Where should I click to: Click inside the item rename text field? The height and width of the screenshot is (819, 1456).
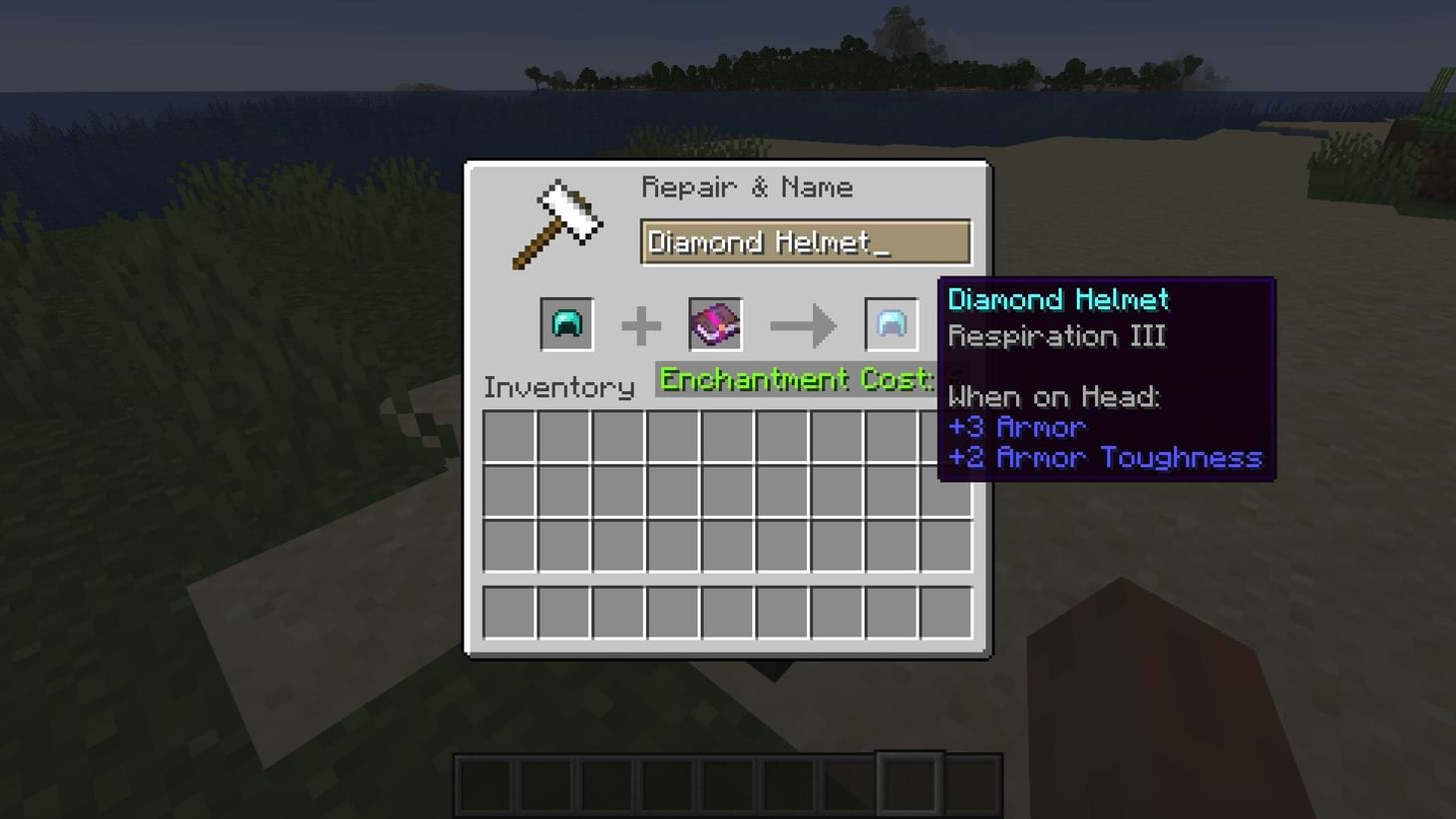click(x=804, y=241)
